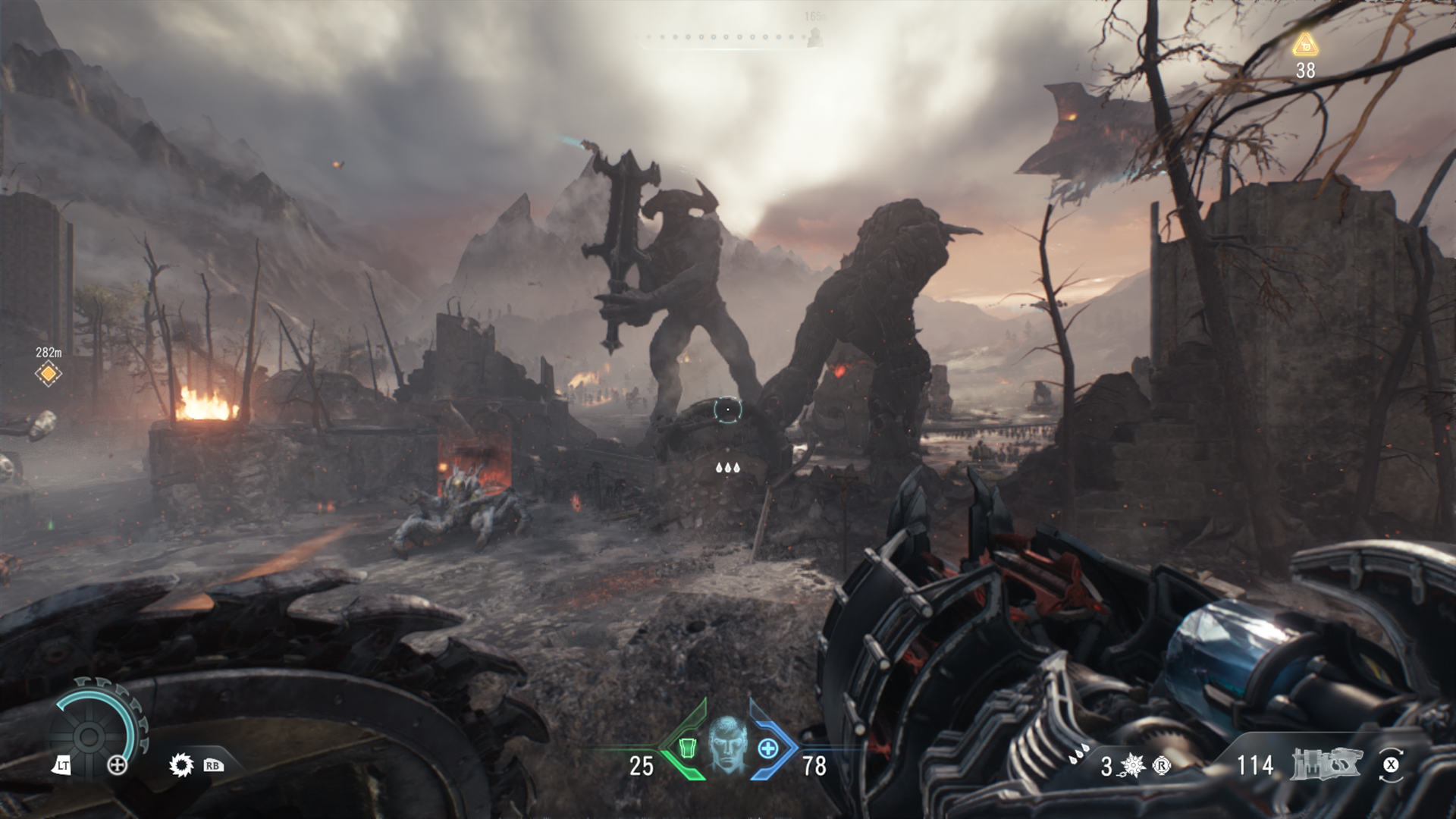1456x819 pixels.
Task: Click the orange diamond objective marker
Action: tap(49, 374)
